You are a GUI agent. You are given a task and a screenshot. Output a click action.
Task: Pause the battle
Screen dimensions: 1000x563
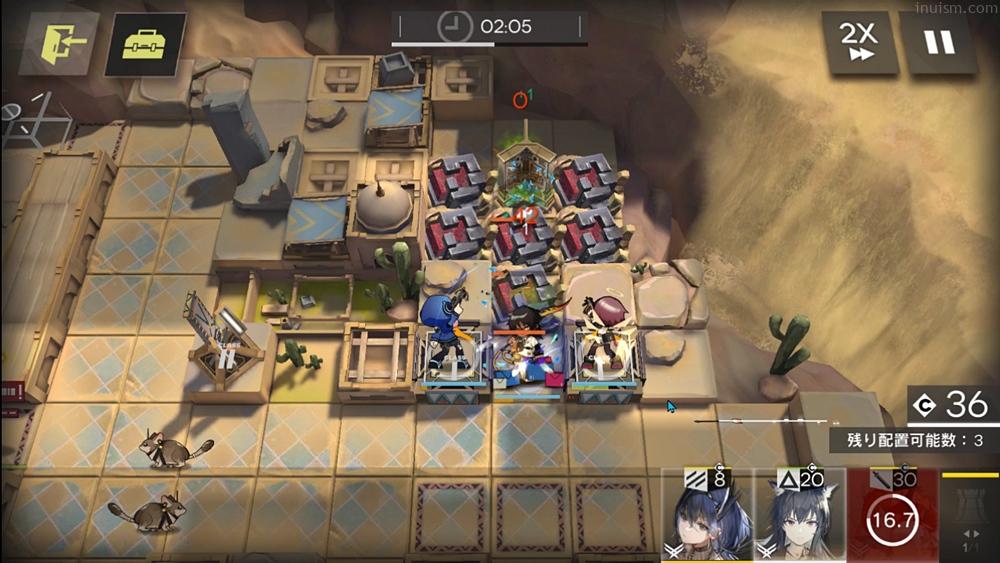tap(938, 43)
